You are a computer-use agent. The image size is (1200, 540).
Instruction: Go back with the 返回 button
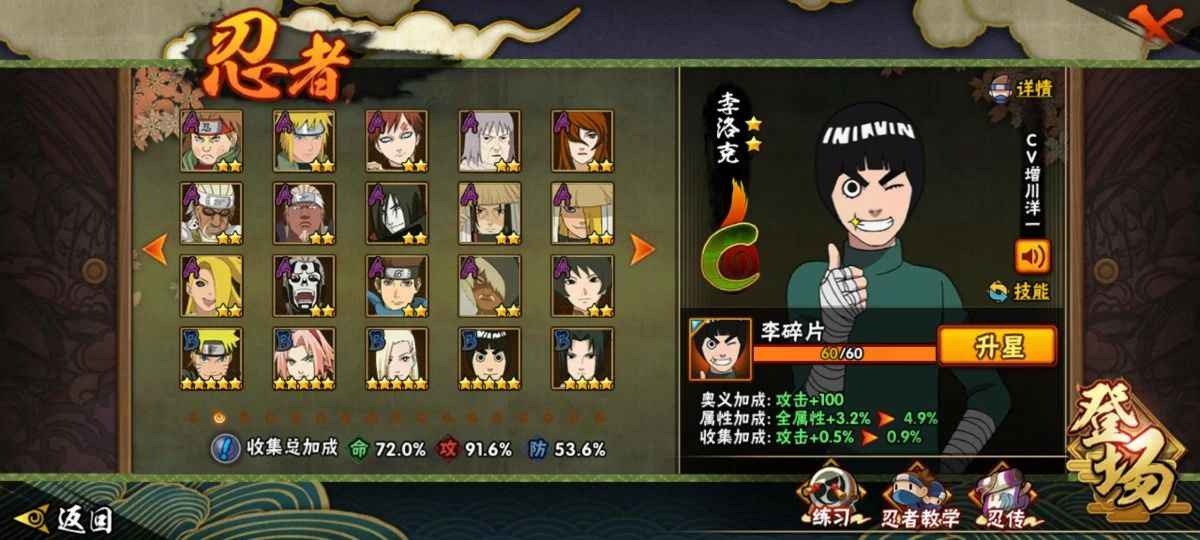pos(69,519)
